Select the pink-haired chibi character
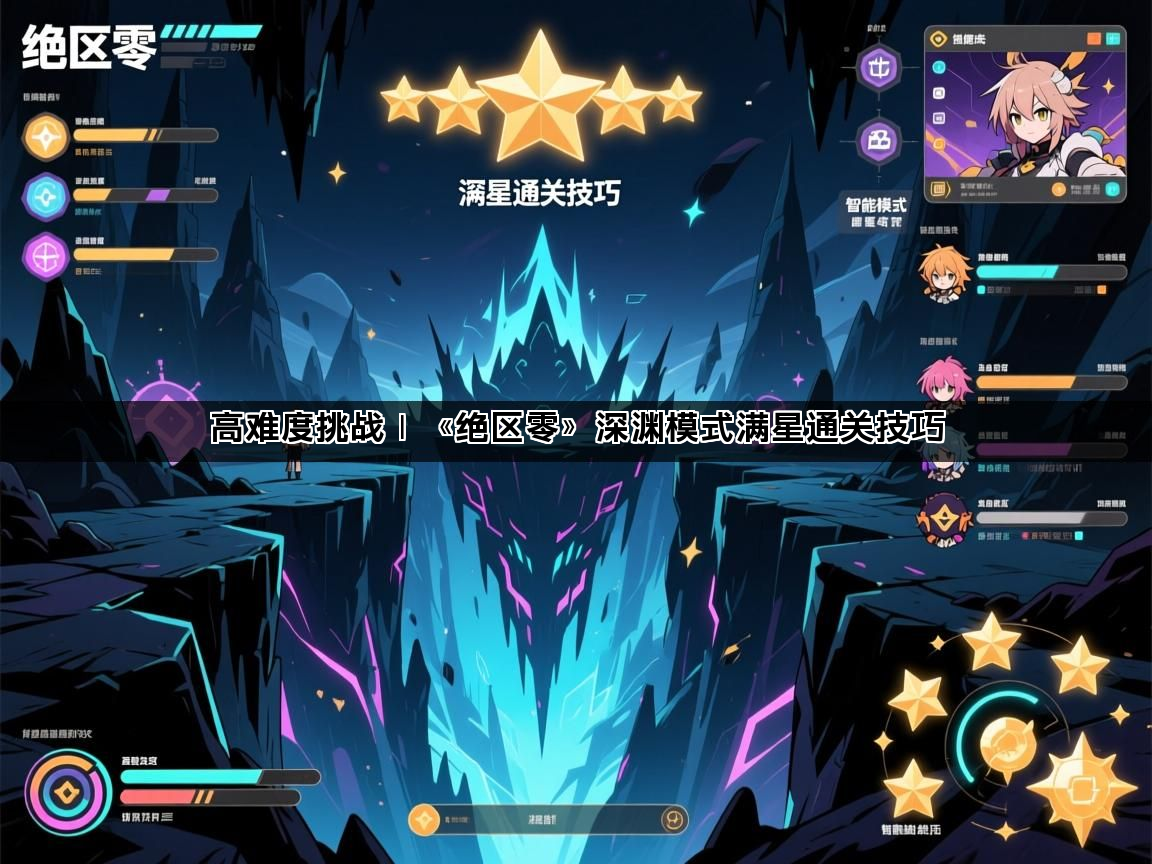This screenshot has width=1152, height=864. click(x=943, y=382)
